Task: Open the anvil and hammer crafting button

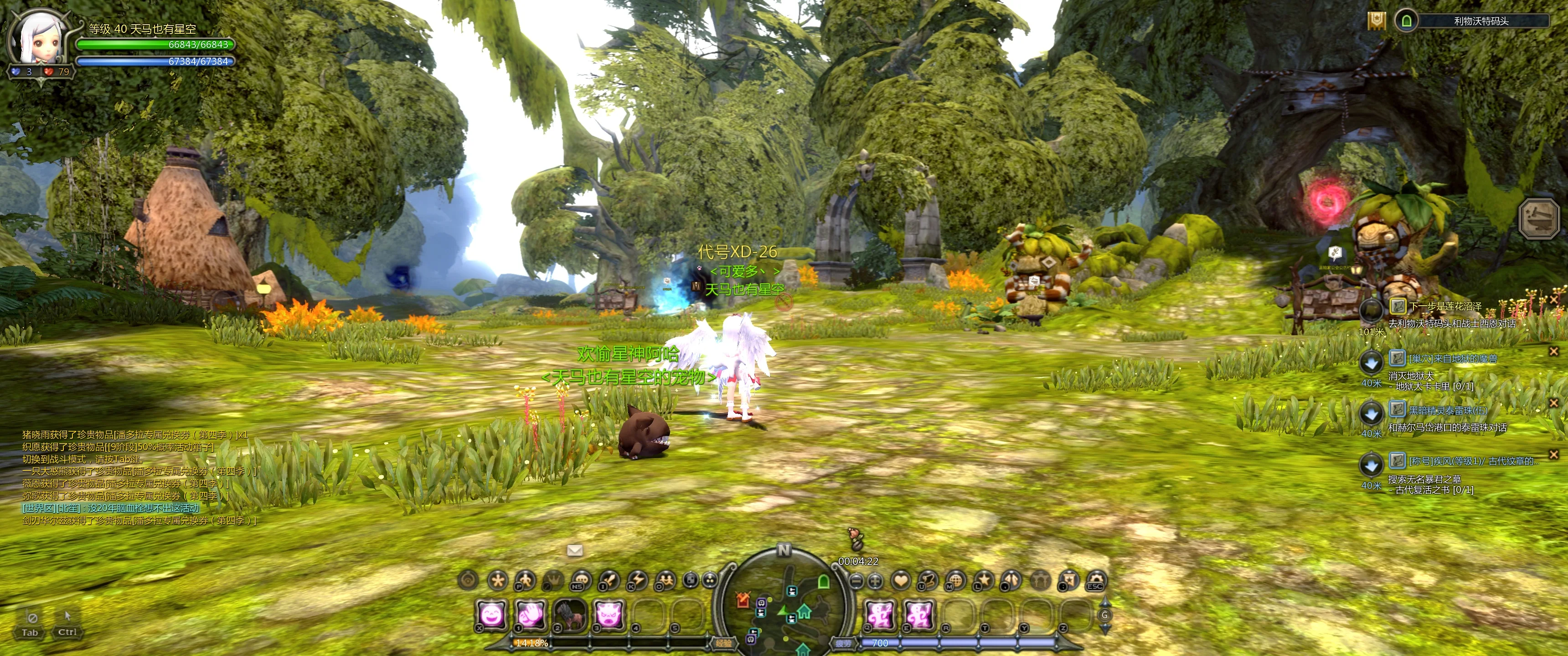Action: (x=1538, y=217)
